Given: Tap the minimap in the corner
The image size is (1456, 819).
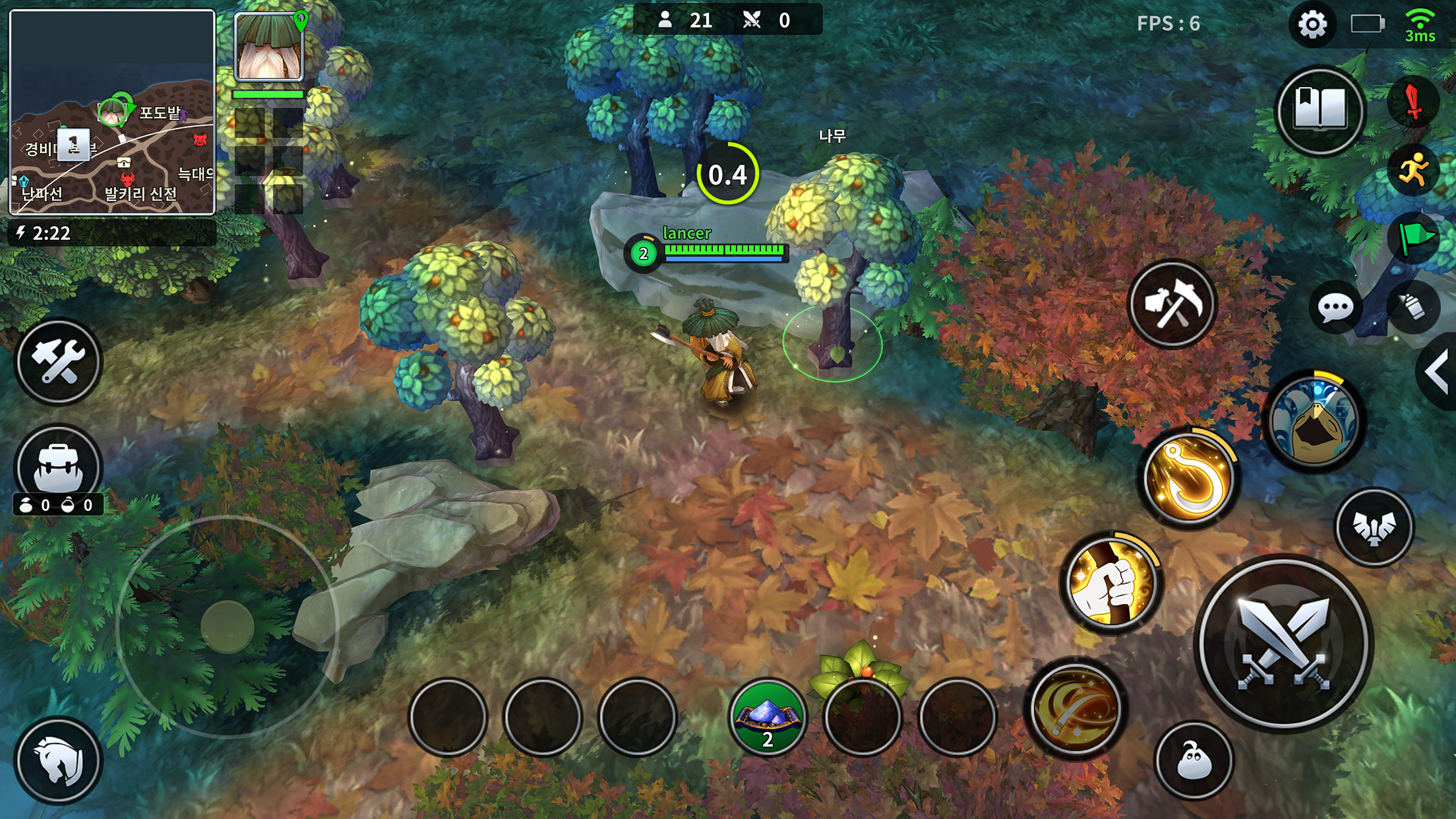Looking at the screenshot, I should point(112,112).
